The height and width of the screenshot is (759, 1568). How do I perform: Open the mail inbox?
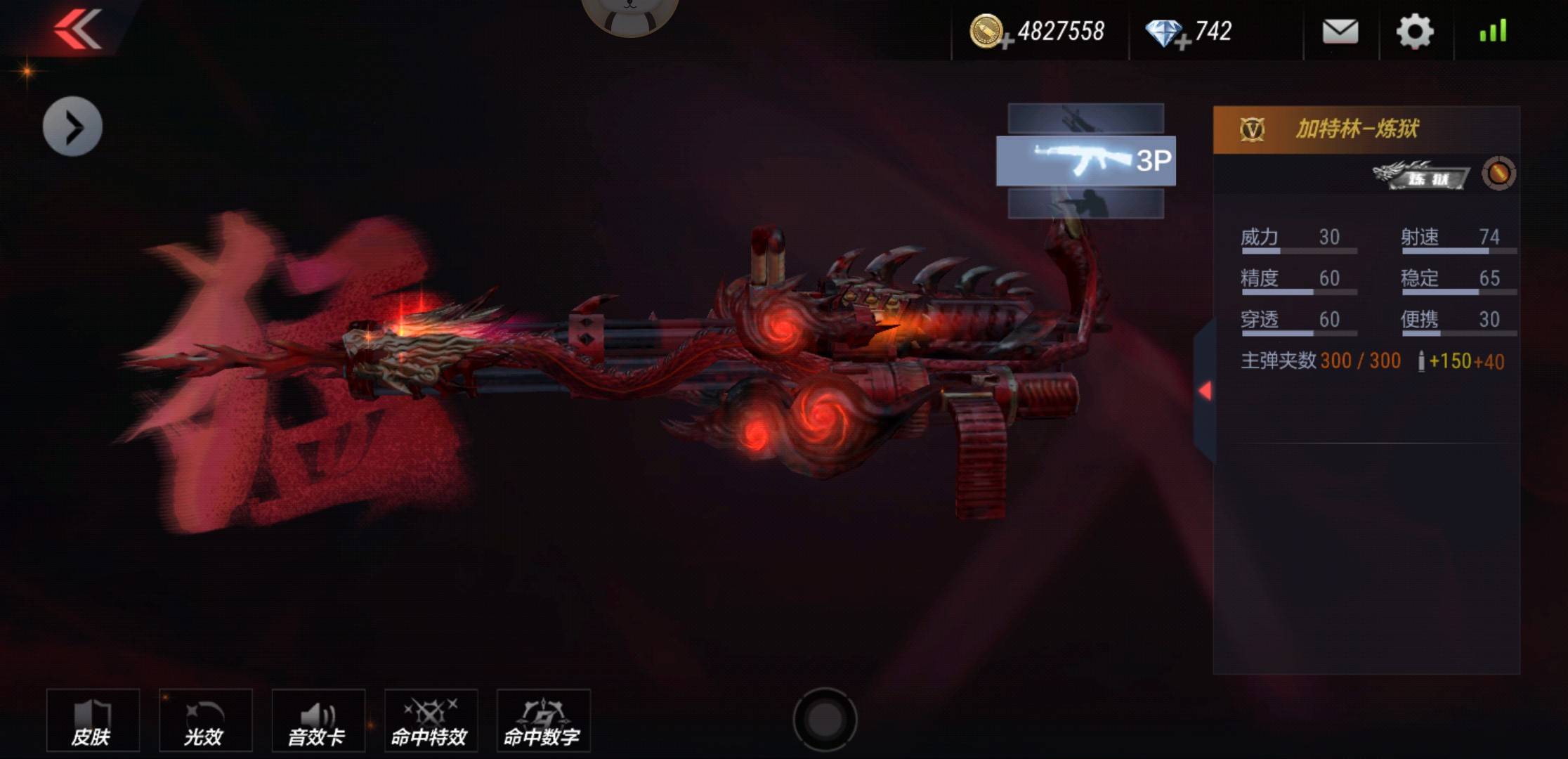[1340, 31]
